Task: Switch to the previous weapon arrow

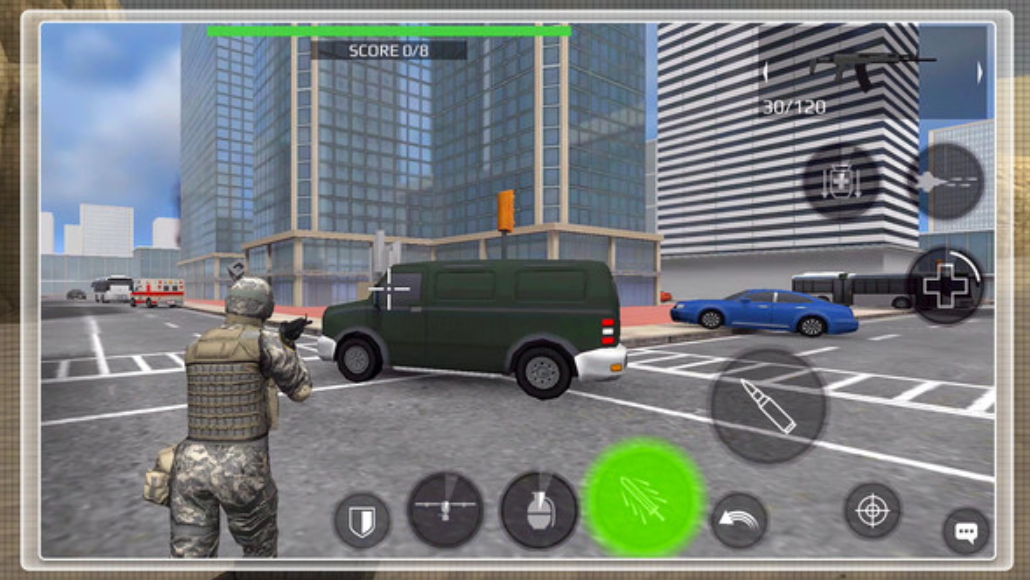Action: tap(766, 72)
